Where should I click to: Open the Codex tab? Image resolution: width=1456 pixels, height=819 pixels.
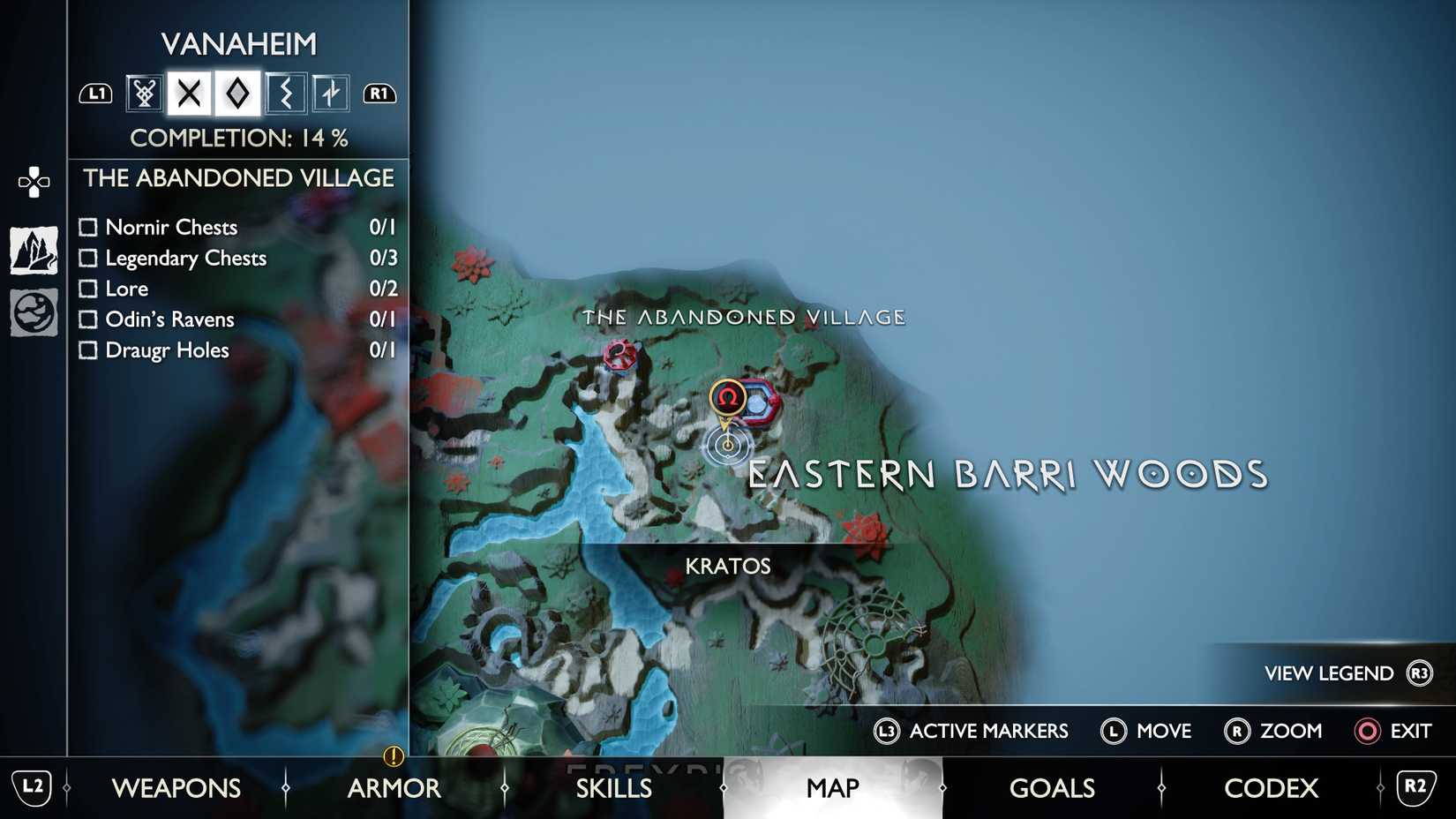[x=1271, y=788]
